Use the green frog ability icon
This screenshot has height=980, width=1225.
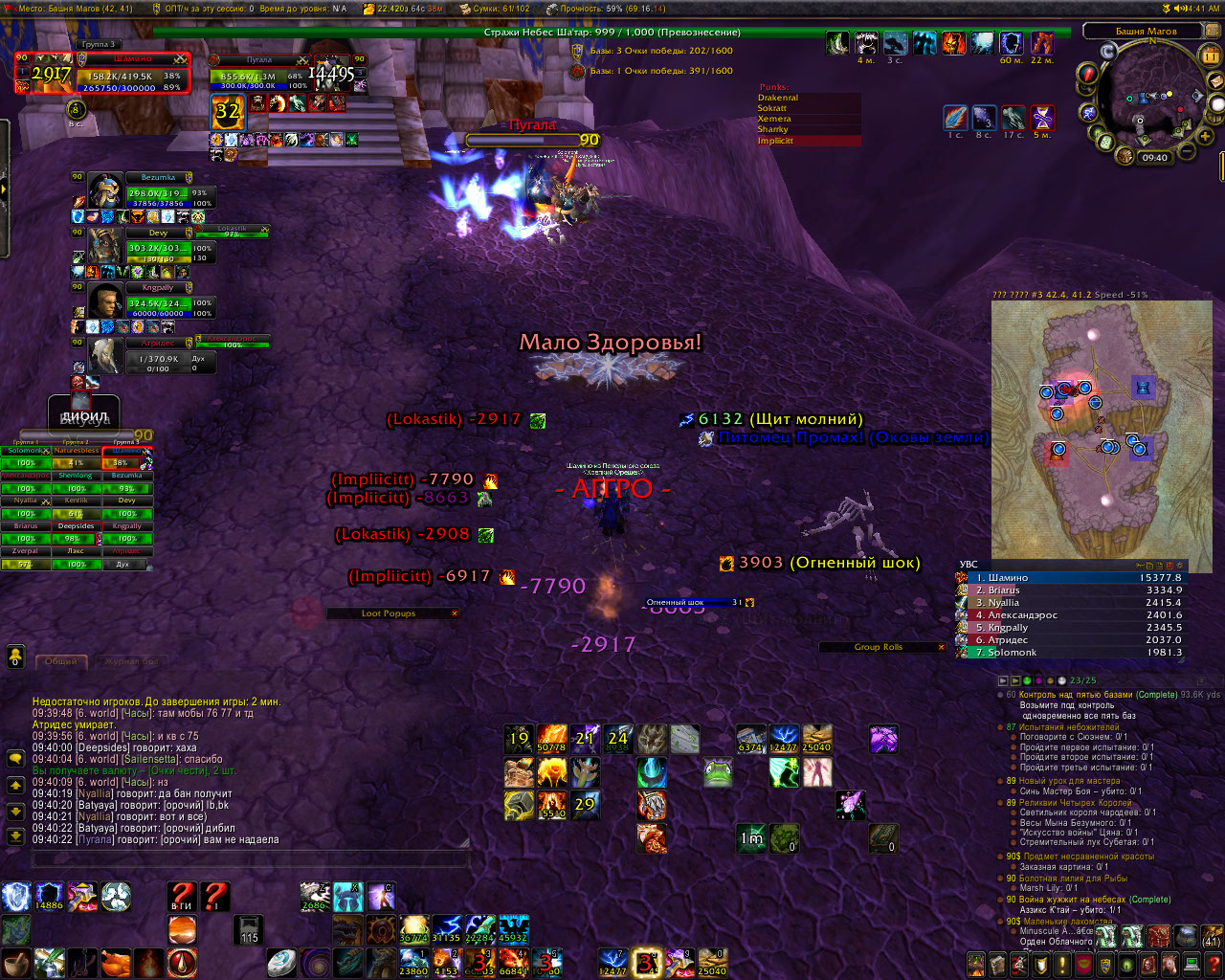point(718,772)
